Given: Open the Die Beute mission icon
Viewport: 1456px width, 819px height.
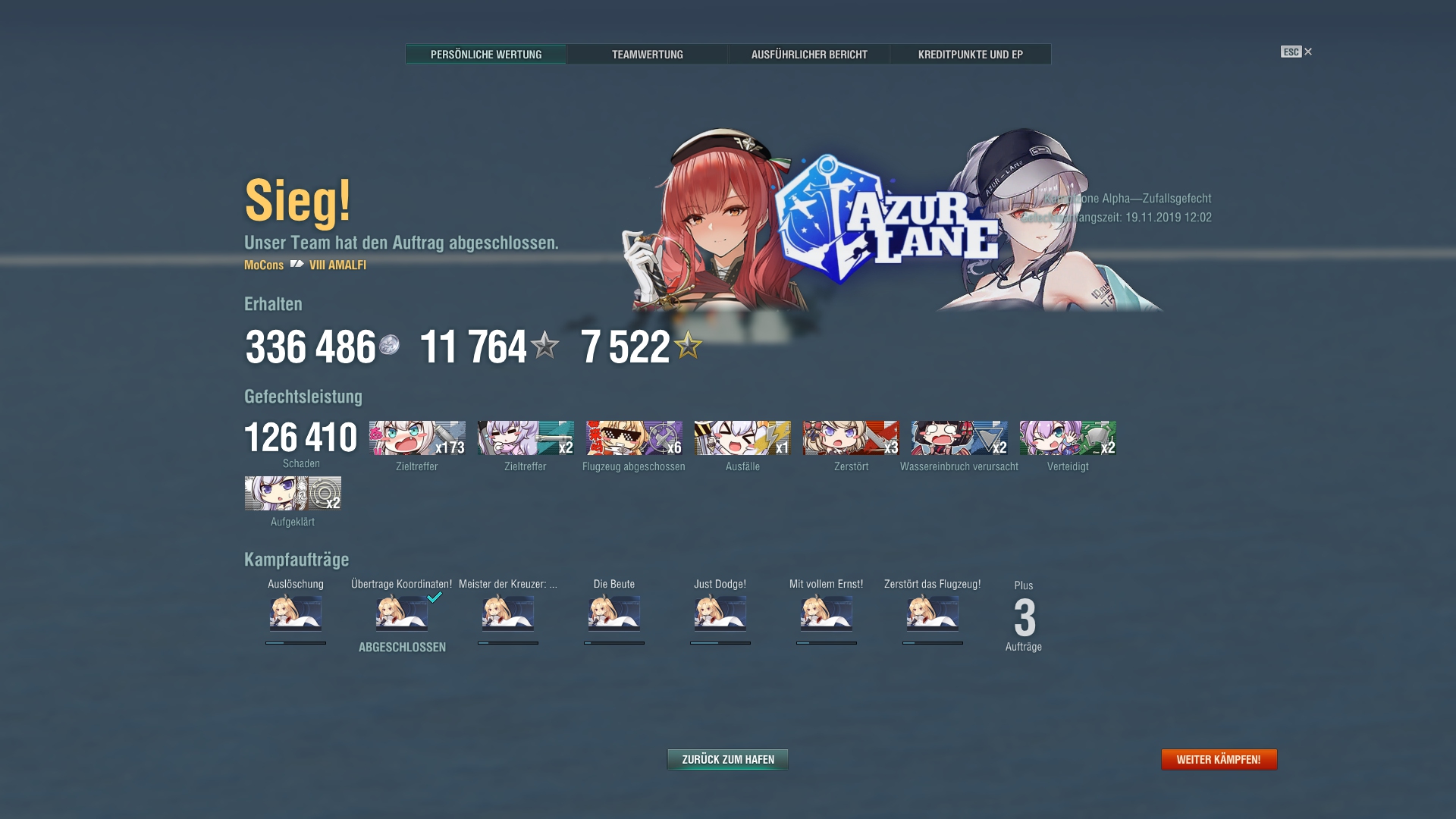Looking at the screenshot, I should coord(614,616).
